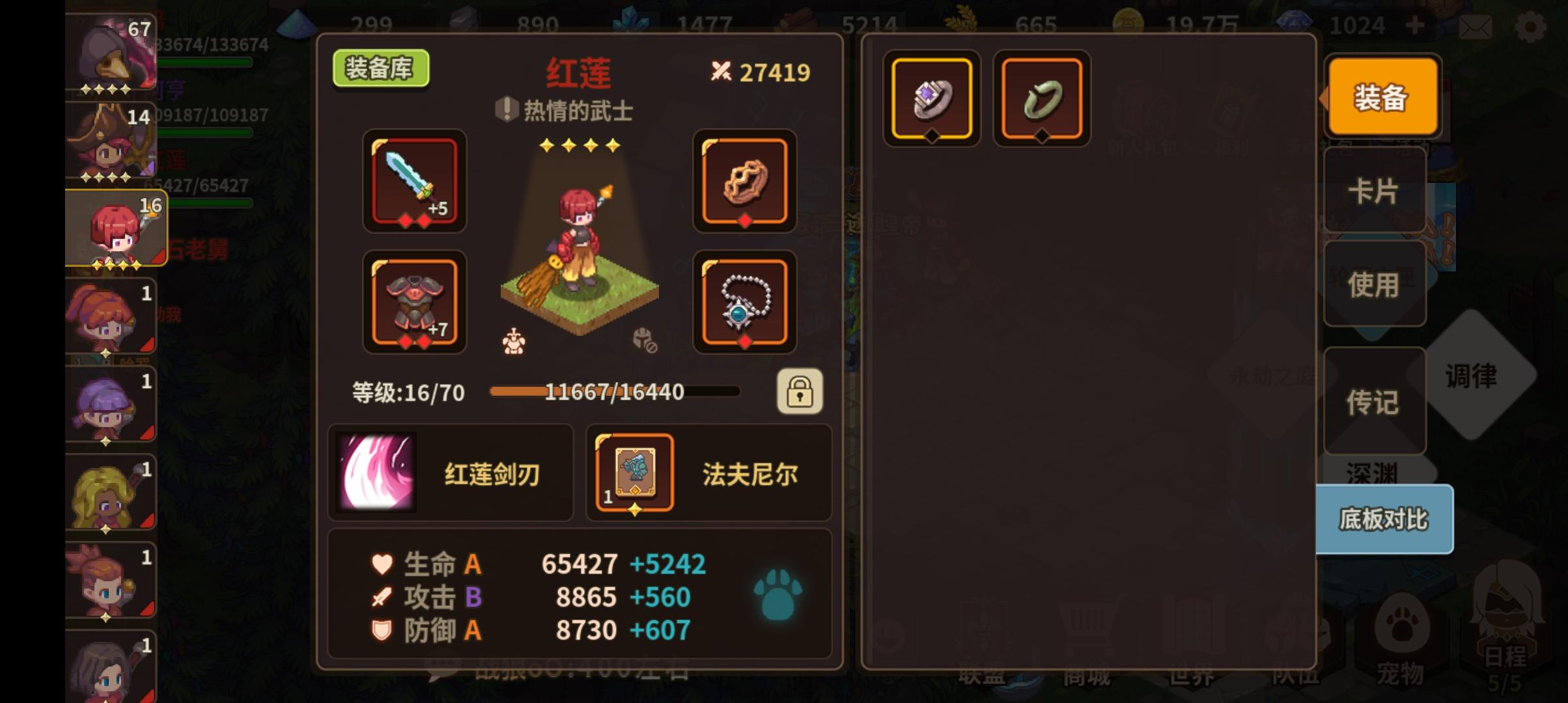Select the 法夫尼尔 card icon

point(635,473)
